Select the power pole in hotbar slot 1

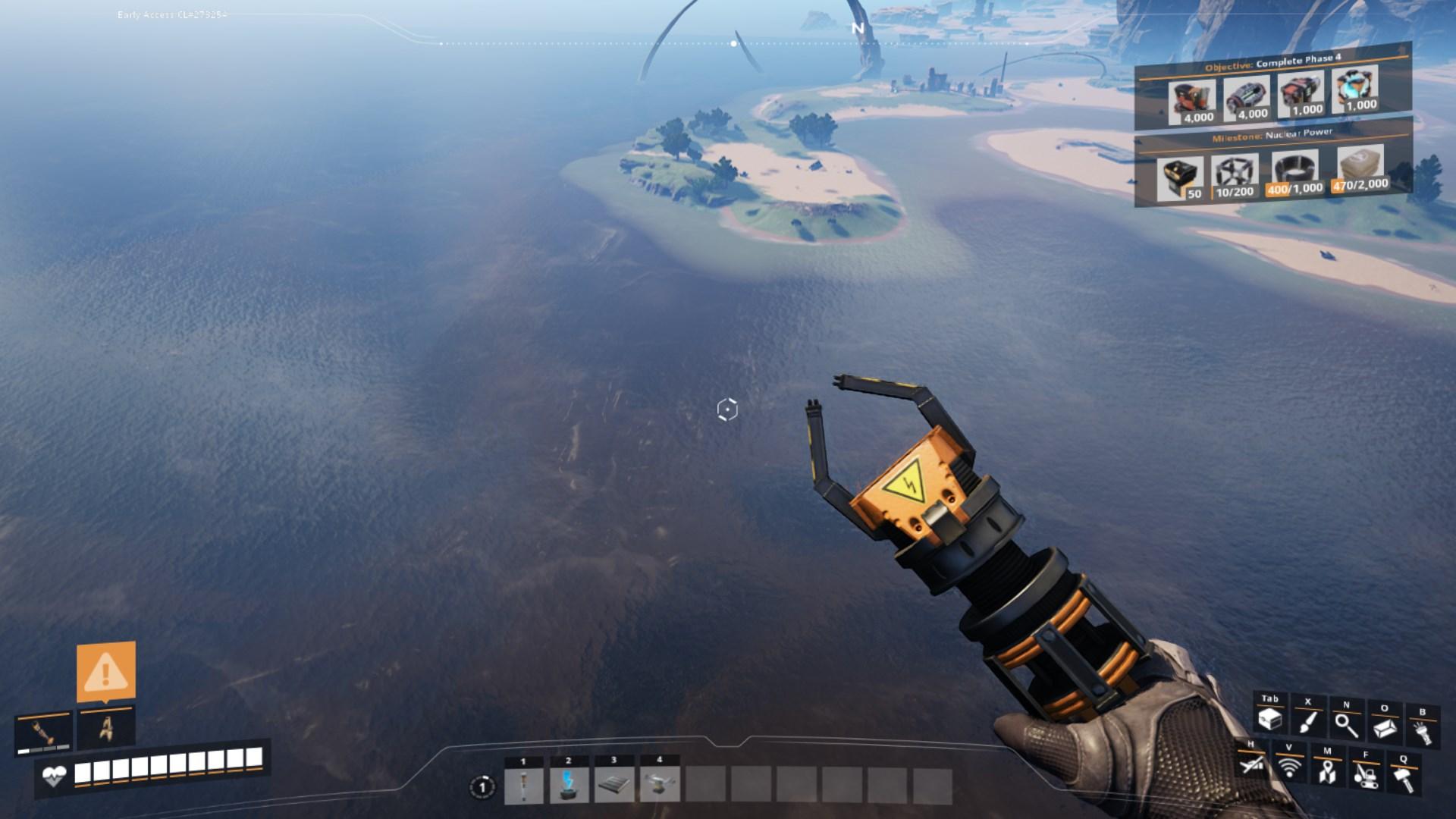click(x=523, y=786)
